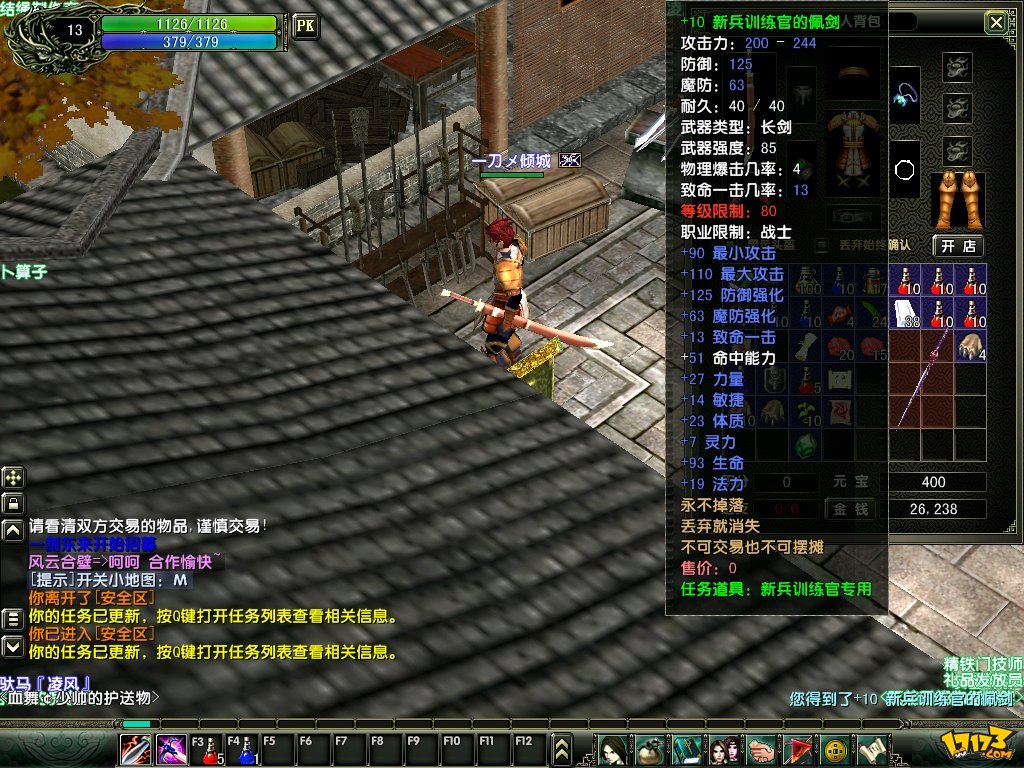Screen dimensions: 1024x768
Task: Toggle the chat window lock button
Action: (x=14, y=502)
